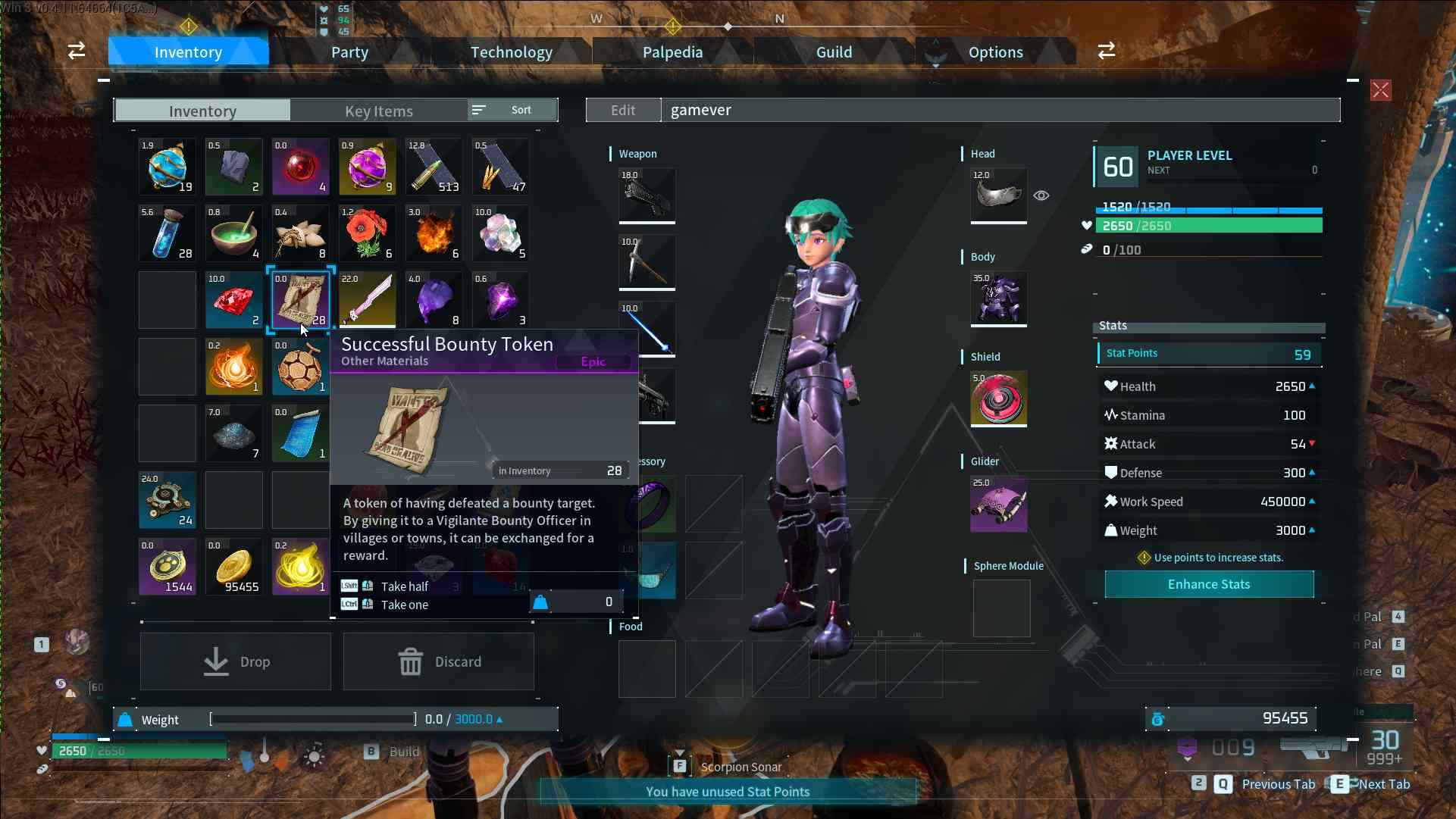Click Enhance Stats button

coord(1209,584)
